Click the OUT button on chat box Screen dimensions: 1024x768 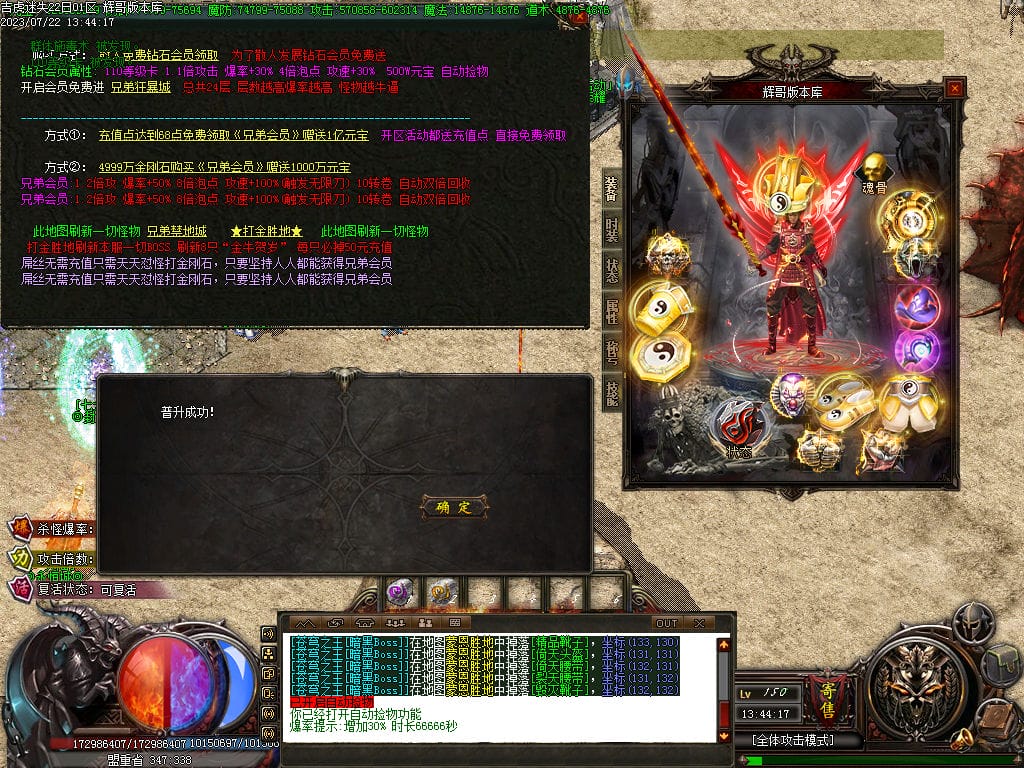coord(666,623)
